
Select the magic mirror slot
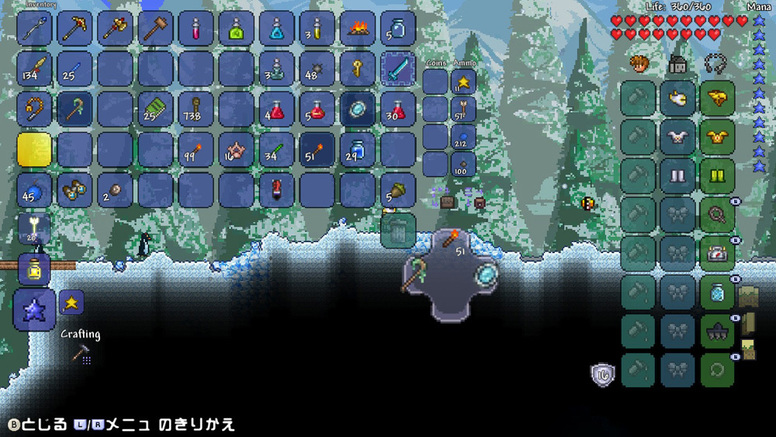357,109
